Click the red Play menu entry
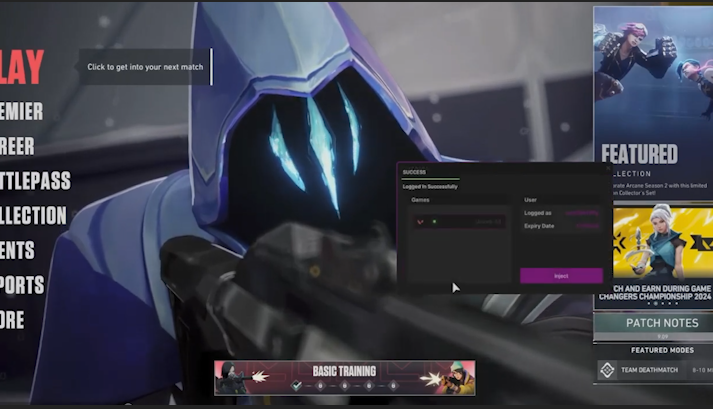This screenshot has width=713, height=409. 22,67
